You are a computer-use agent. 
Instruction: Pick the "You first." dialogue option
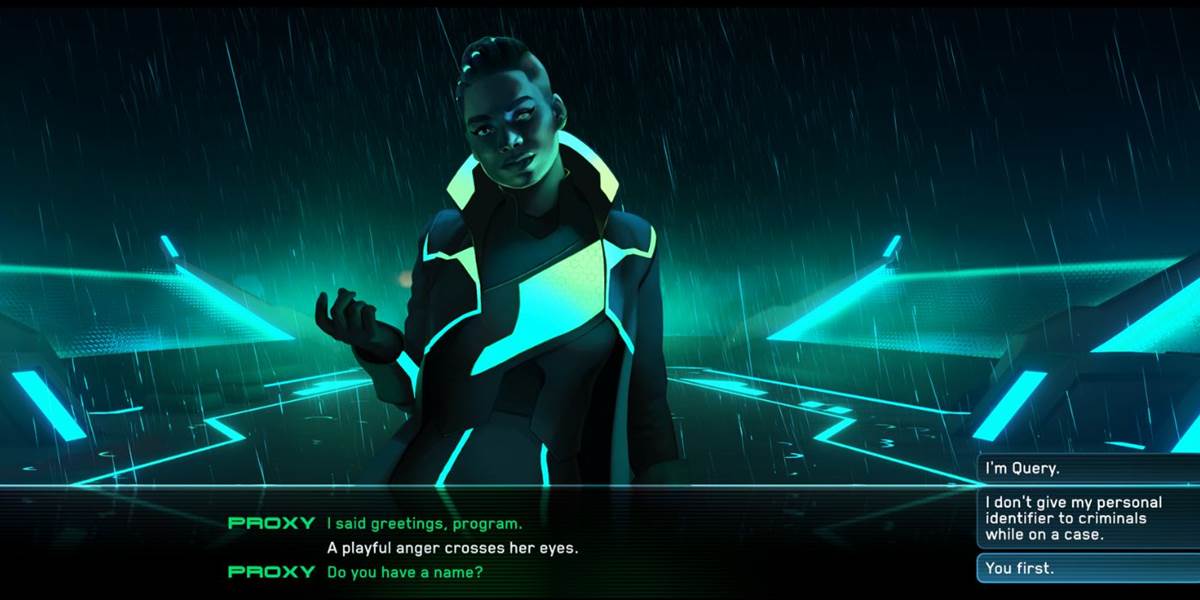pos(1086,568)
